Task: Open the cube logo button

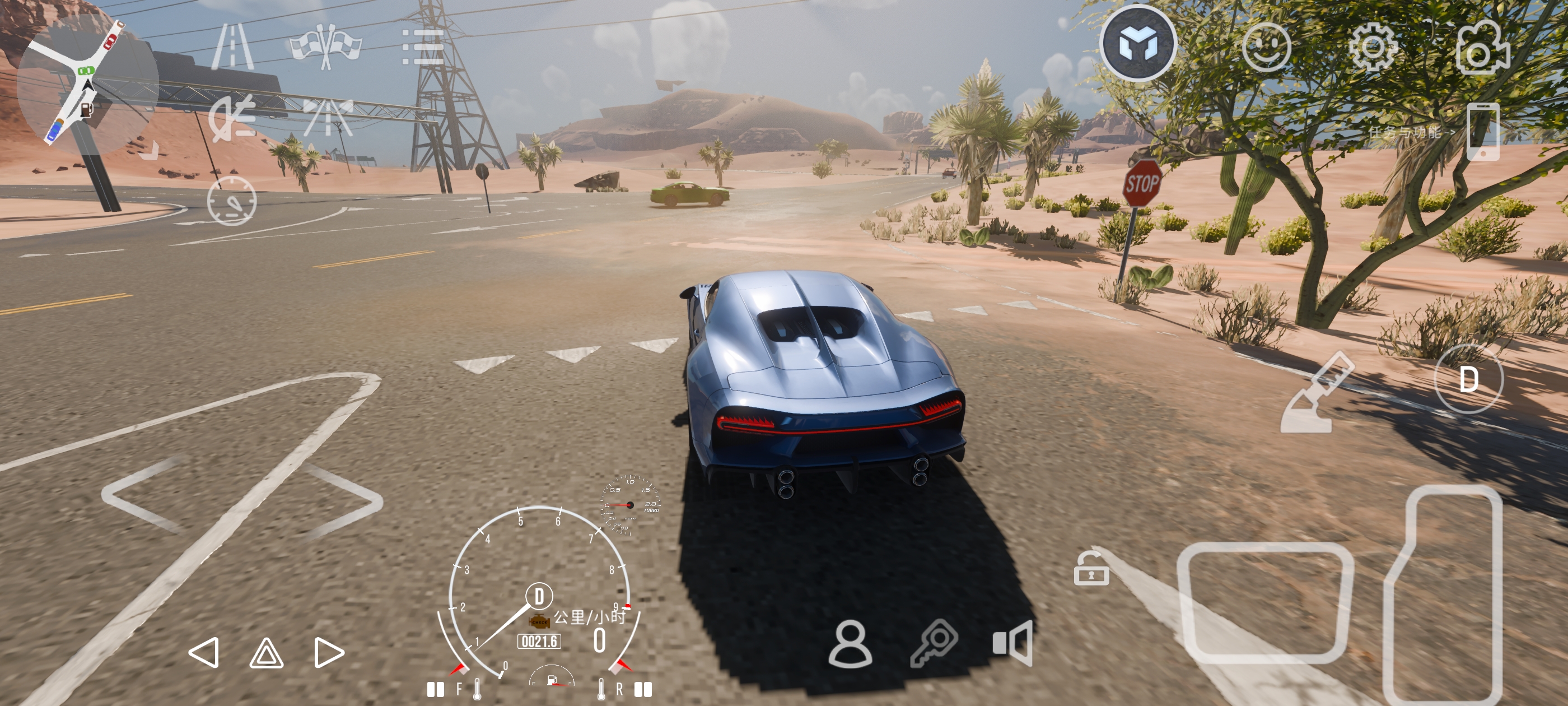Action: tap(1137, 43)
